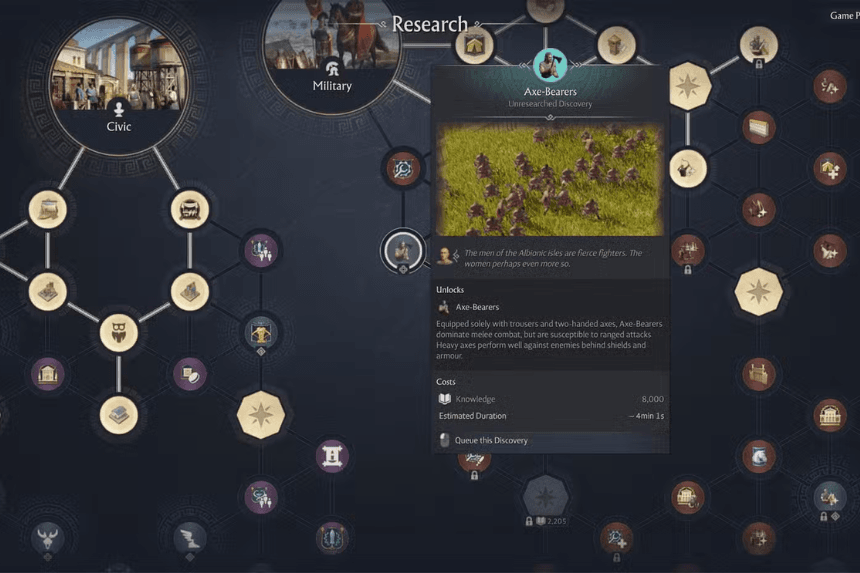The width and height of the screenshot is (860, 573).
Task: Choose the tent research node
Action: 475,44
